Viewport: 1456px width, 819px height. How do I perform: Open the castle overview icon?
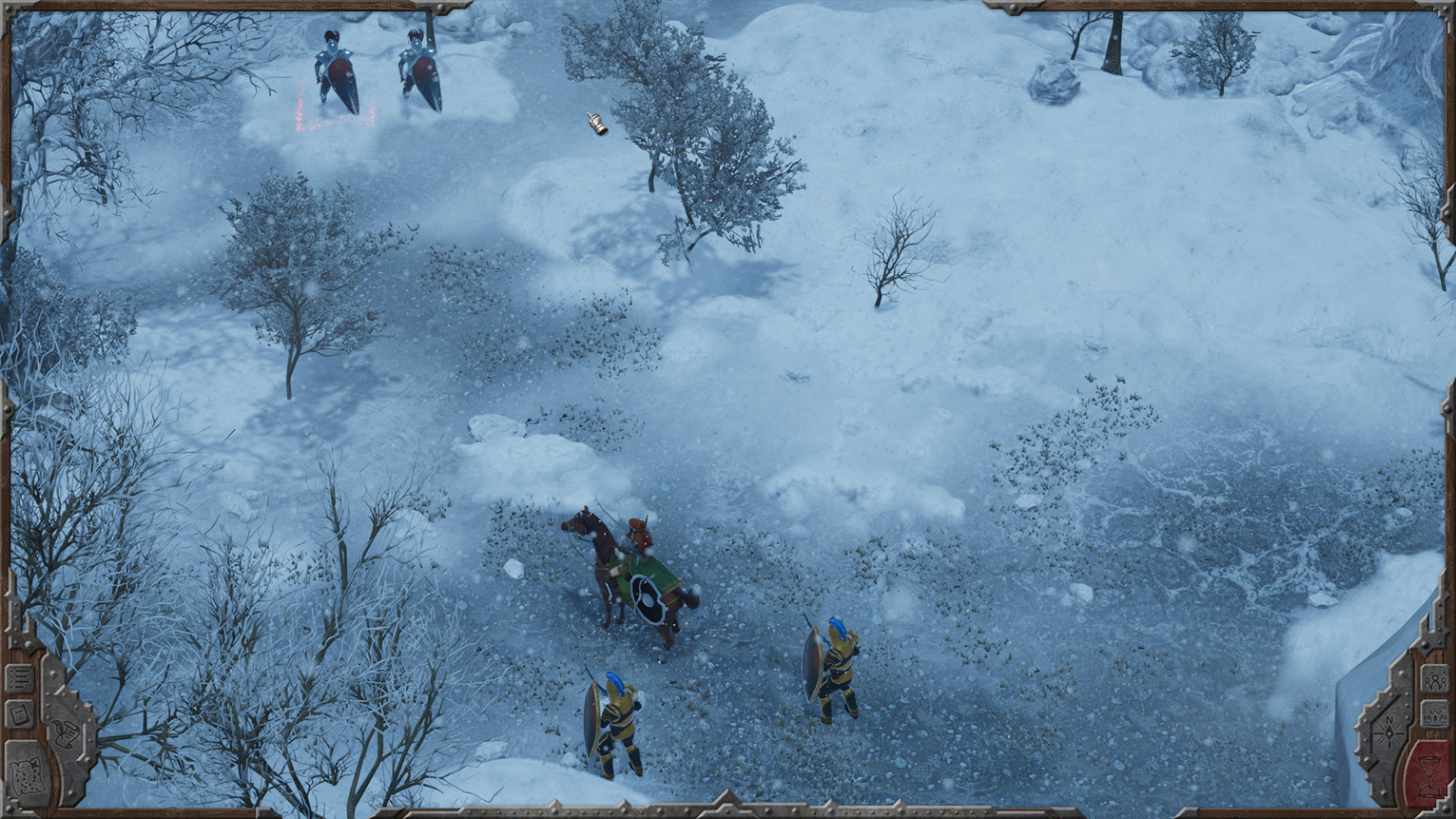(x=1435, y=714)
